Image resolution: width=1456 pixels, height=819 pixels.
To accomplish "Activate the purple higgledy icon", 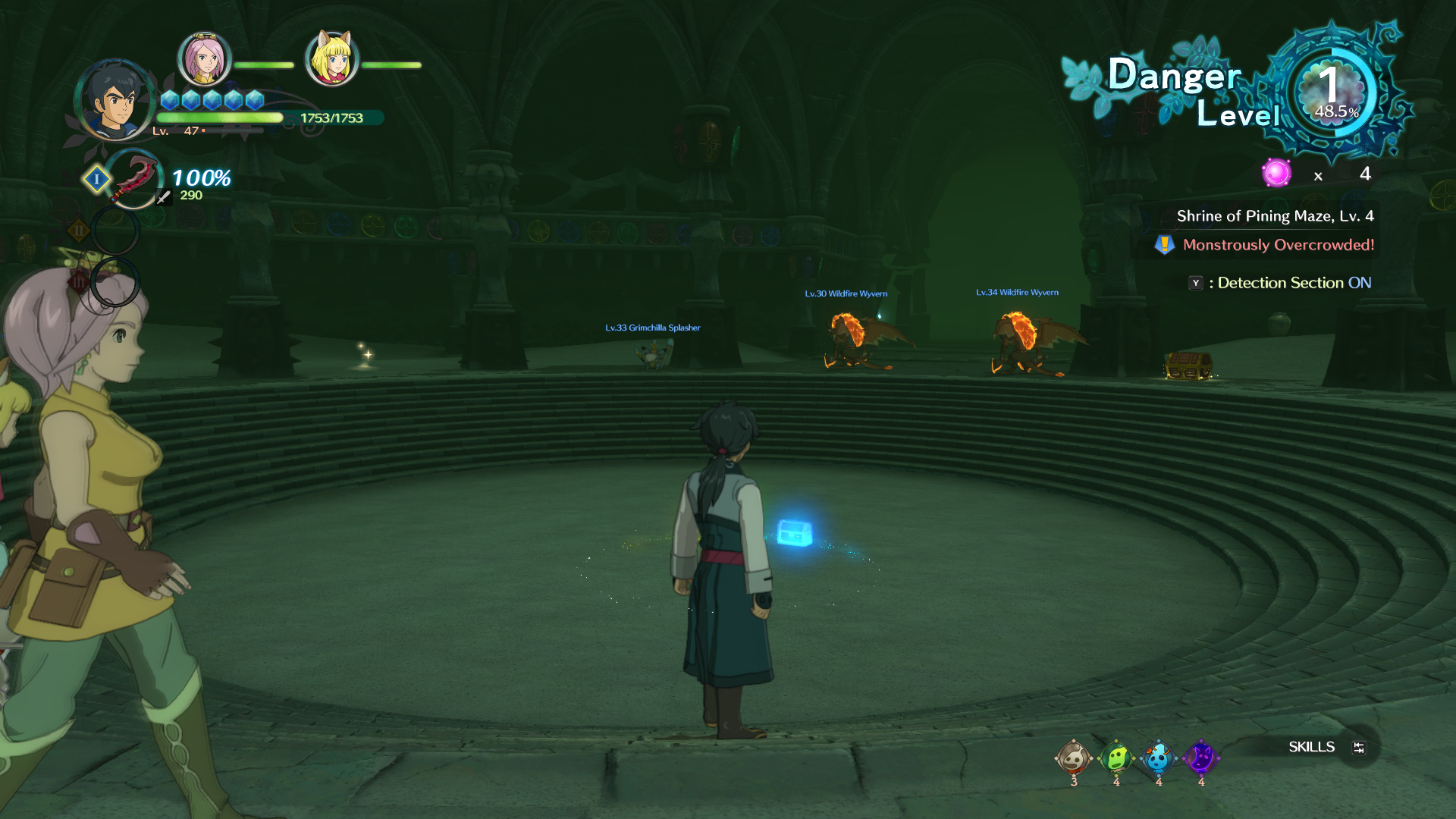I will click(1200, 758).
